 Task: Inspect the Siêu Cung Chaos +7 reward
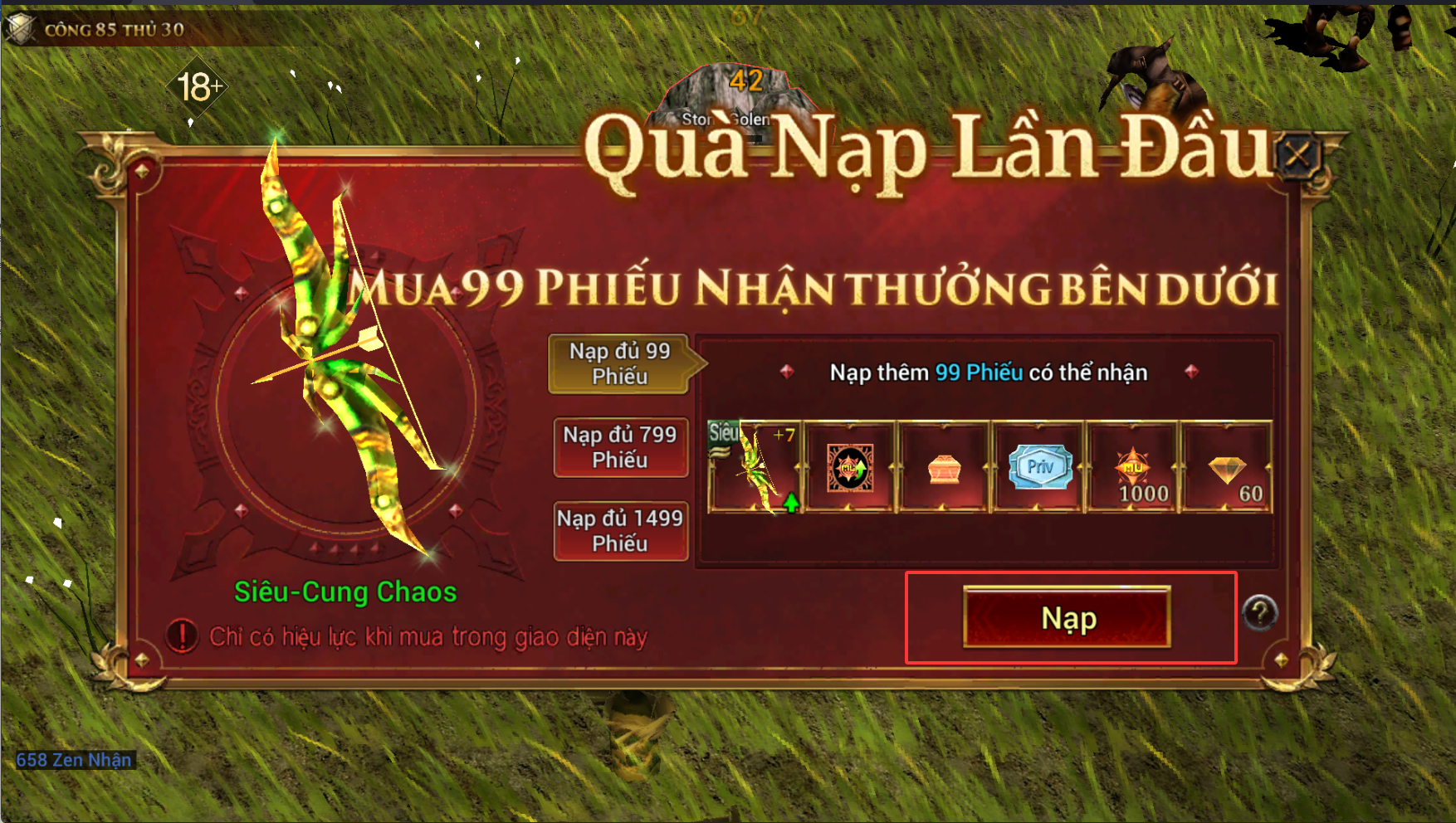[754, 467]
